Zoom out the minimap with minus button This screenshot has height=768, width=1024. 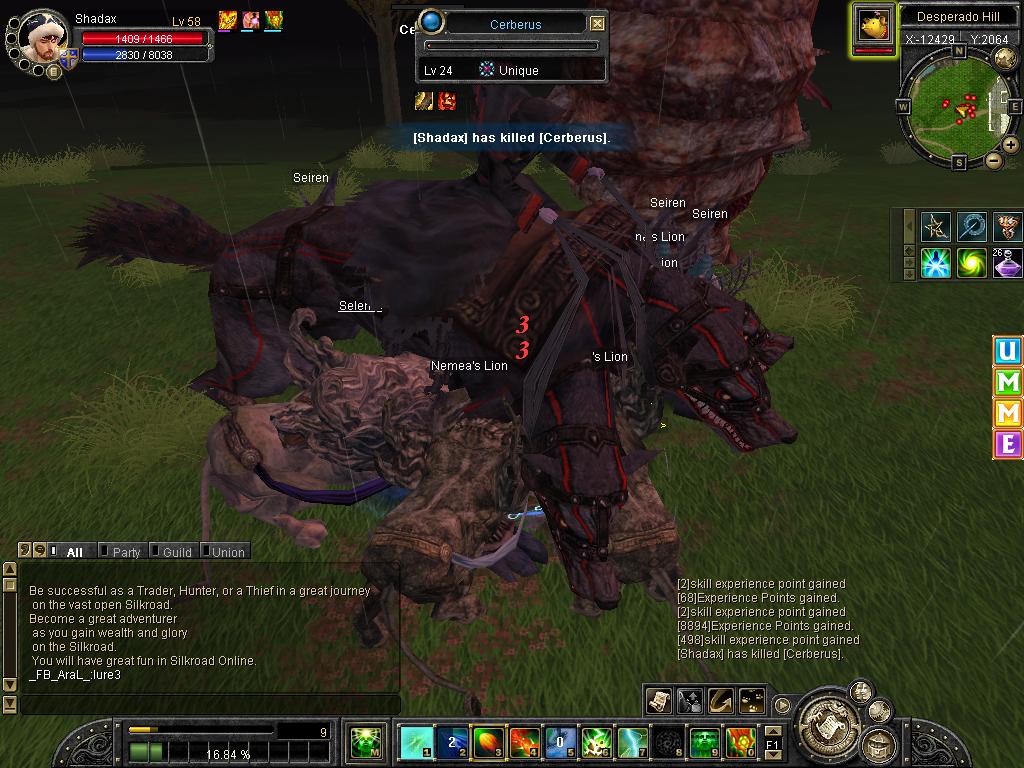993,160
